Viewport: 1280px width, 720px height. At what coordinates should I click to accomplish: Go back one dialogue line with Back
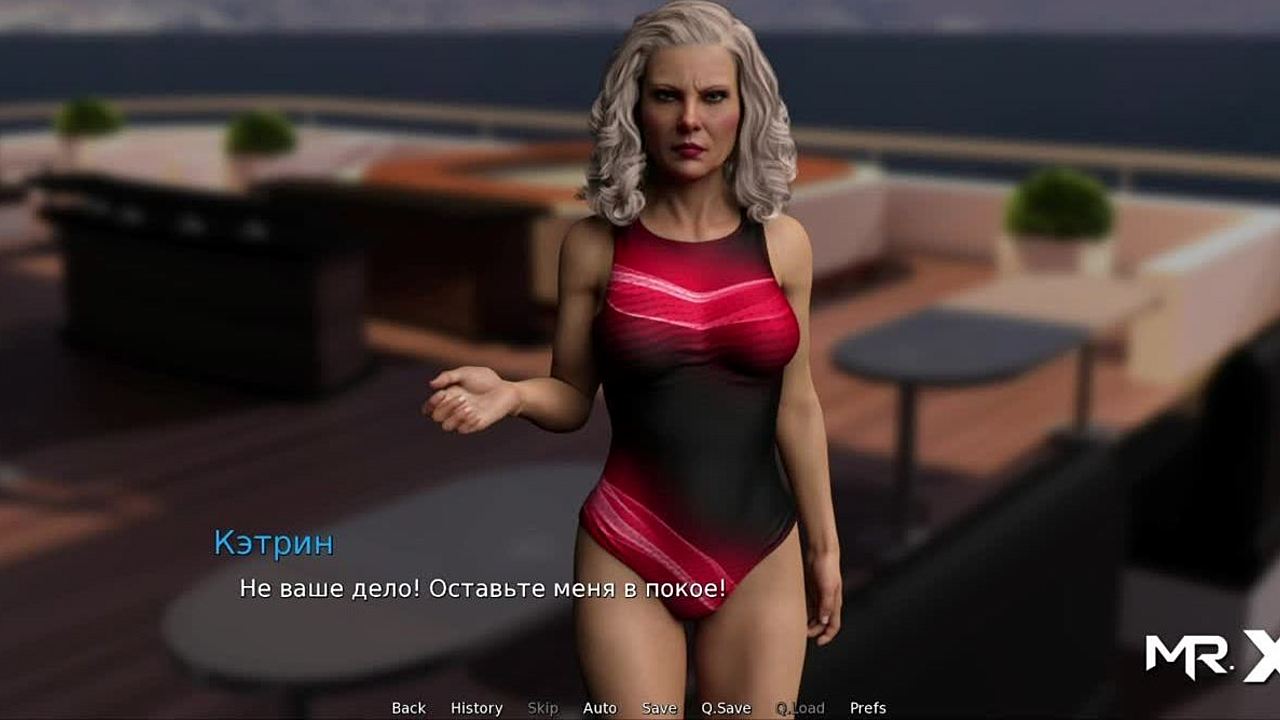pyautogui.click(x=408, y=708)
